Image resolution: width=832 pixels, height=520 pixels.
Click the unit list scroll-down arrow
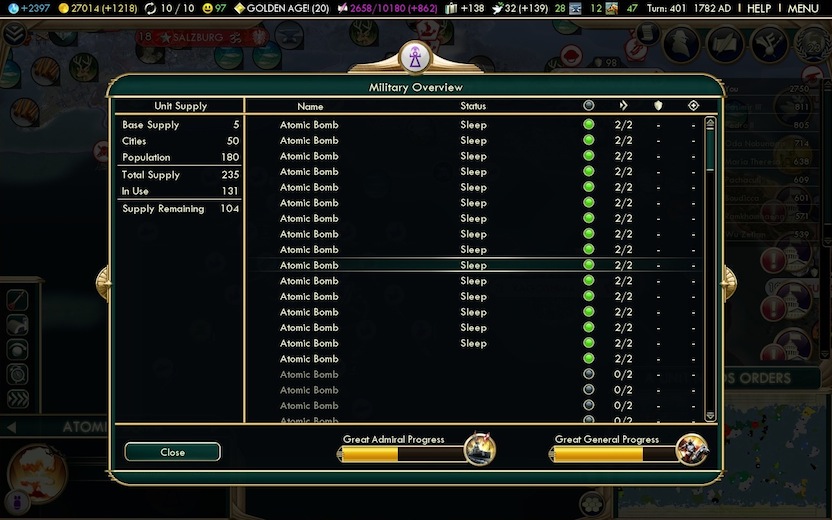point(711,415)
